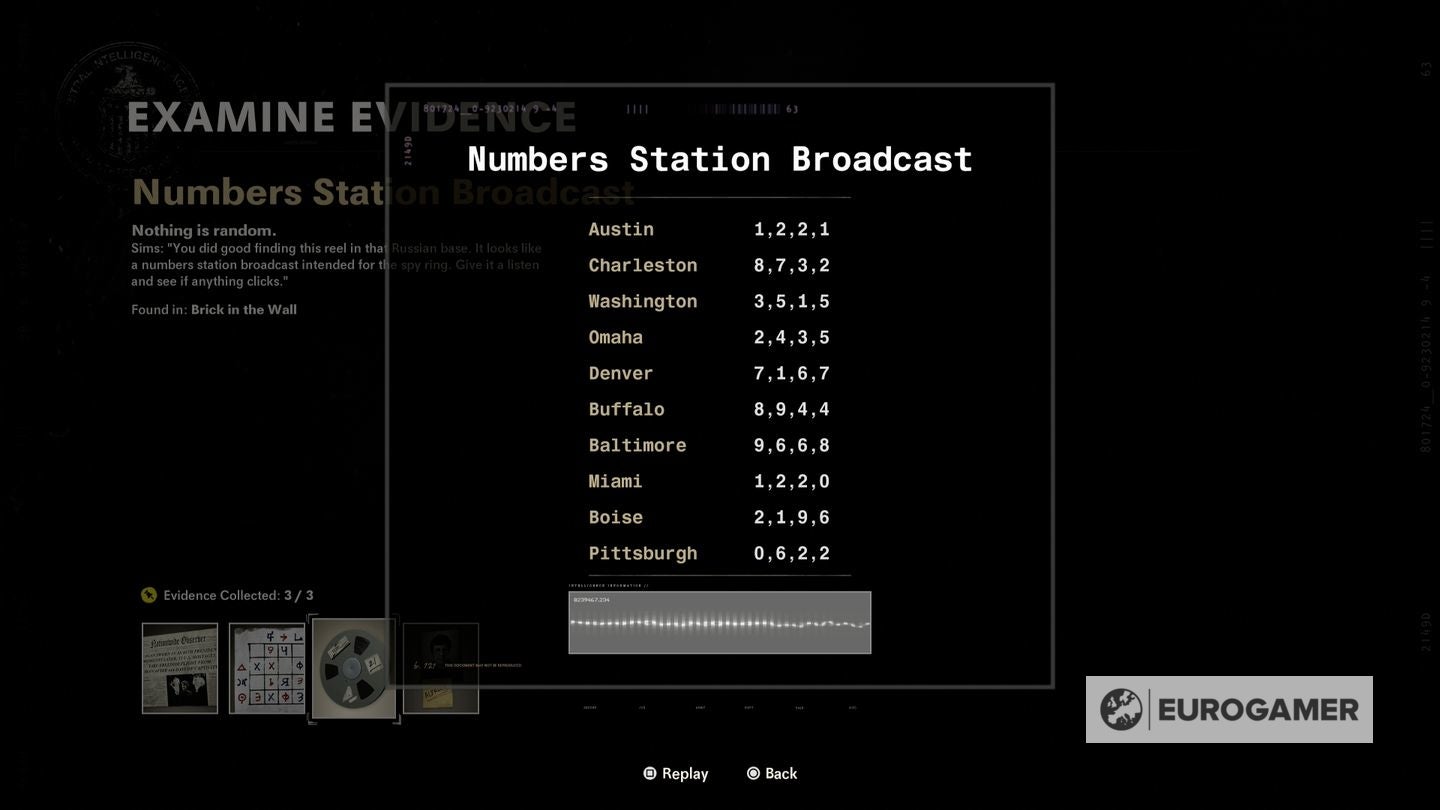
Task: Select the newspaper clipping evidence thumbnail
Action: pos(180,666)
